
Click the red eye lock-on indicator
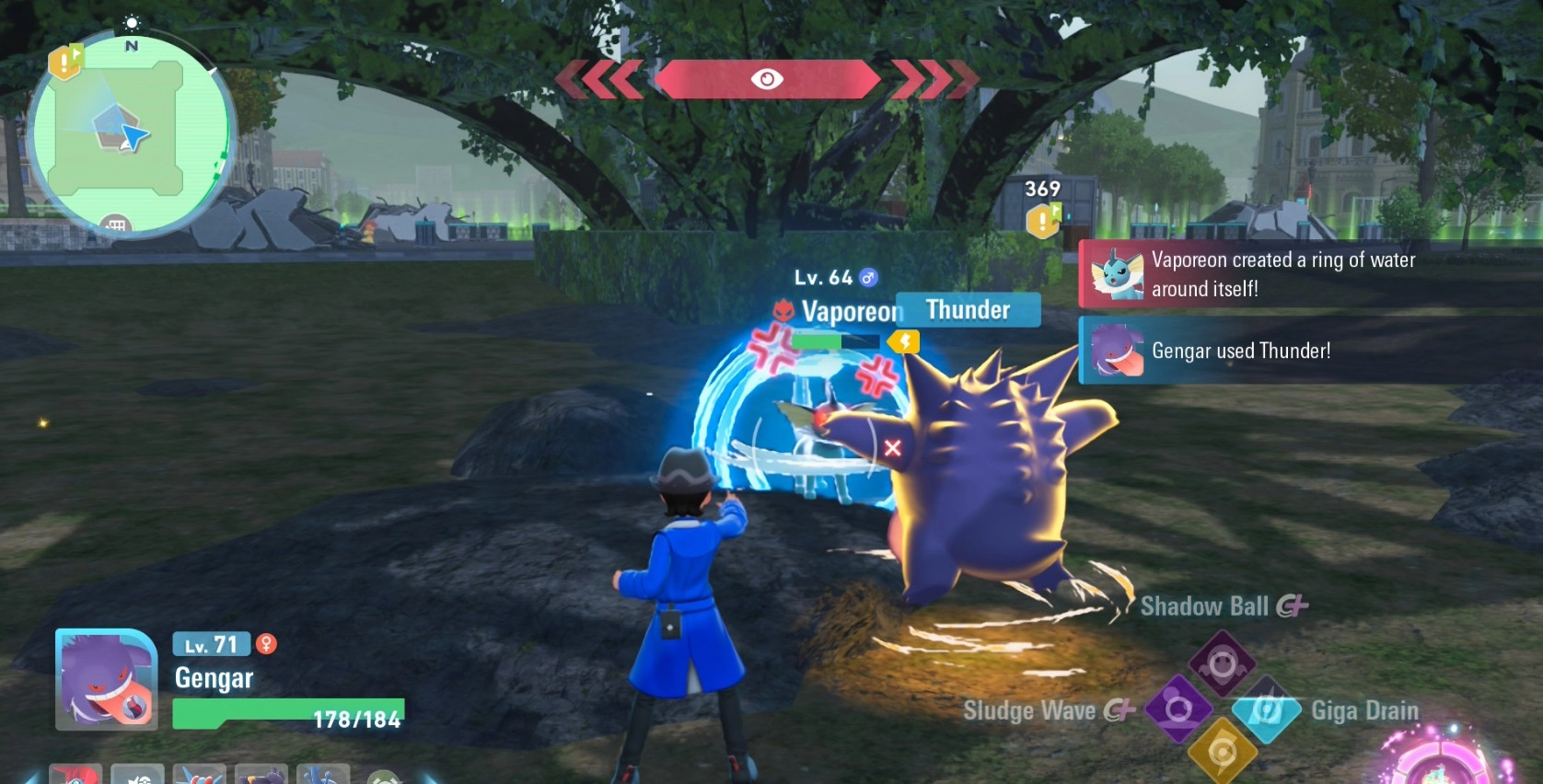coord(766,79)
